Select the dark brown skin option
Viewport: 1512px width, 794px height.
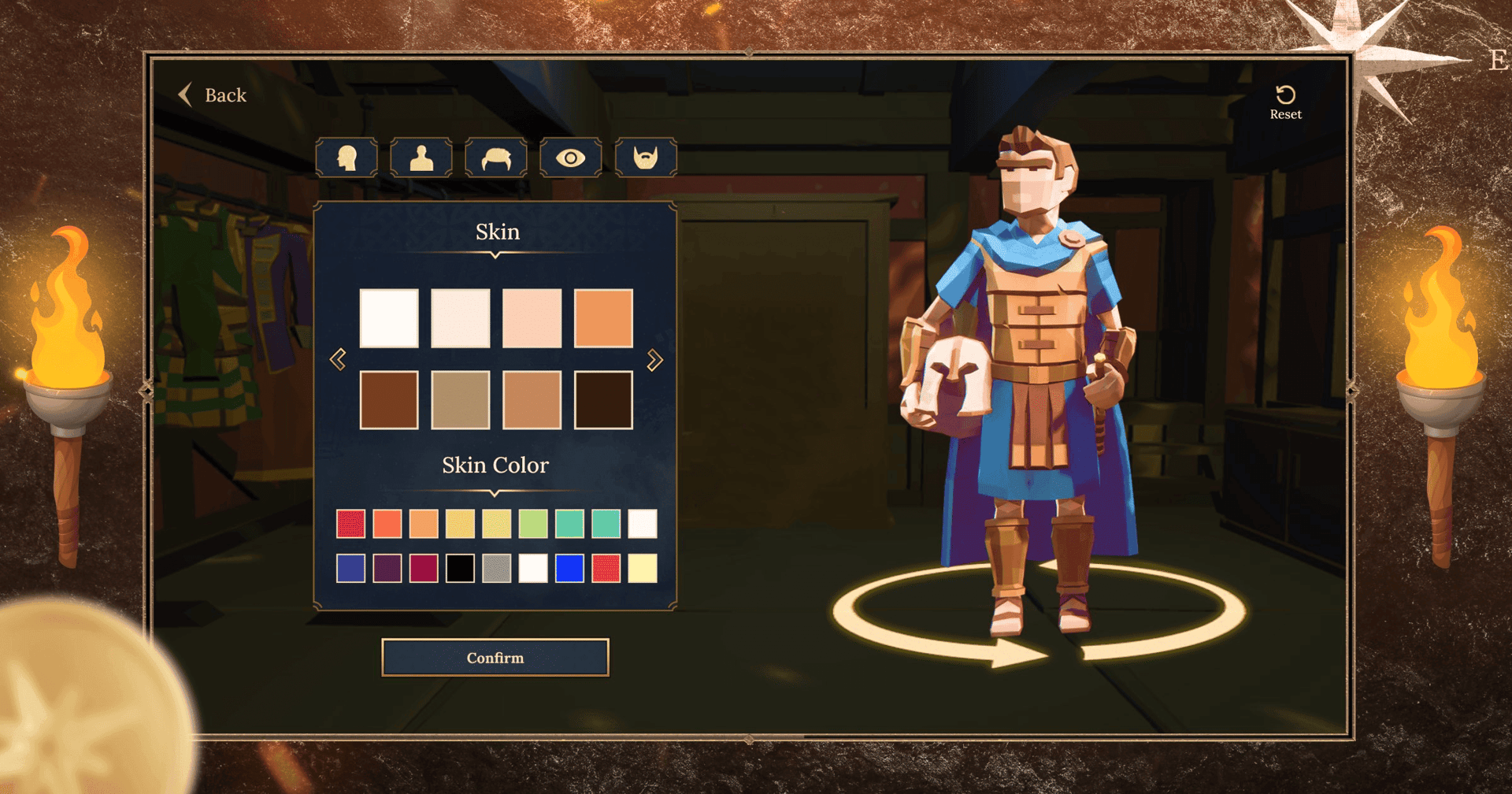[x=602, y=397]
